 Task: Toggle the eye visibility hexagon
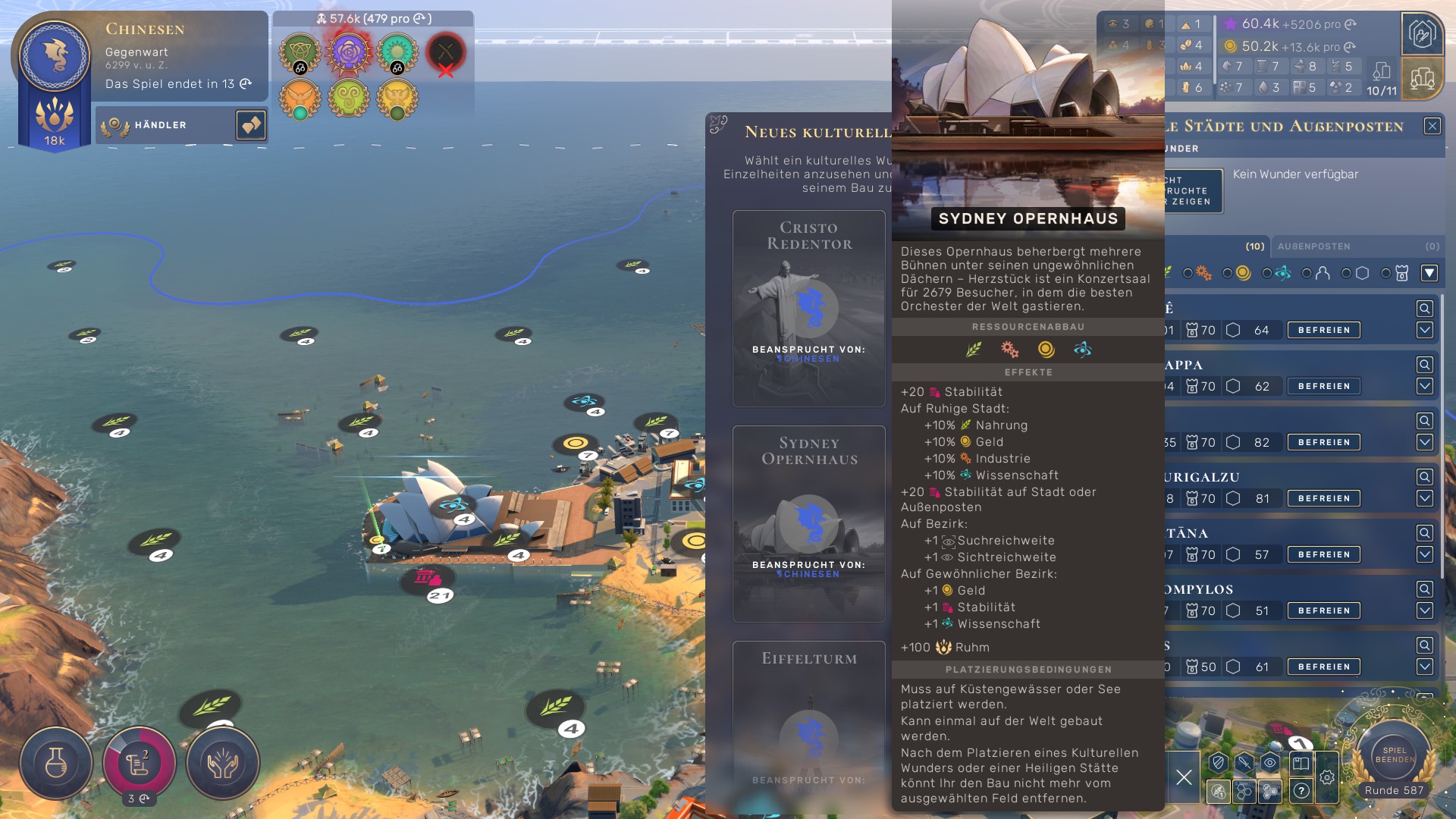click(x=1270, y=763)
